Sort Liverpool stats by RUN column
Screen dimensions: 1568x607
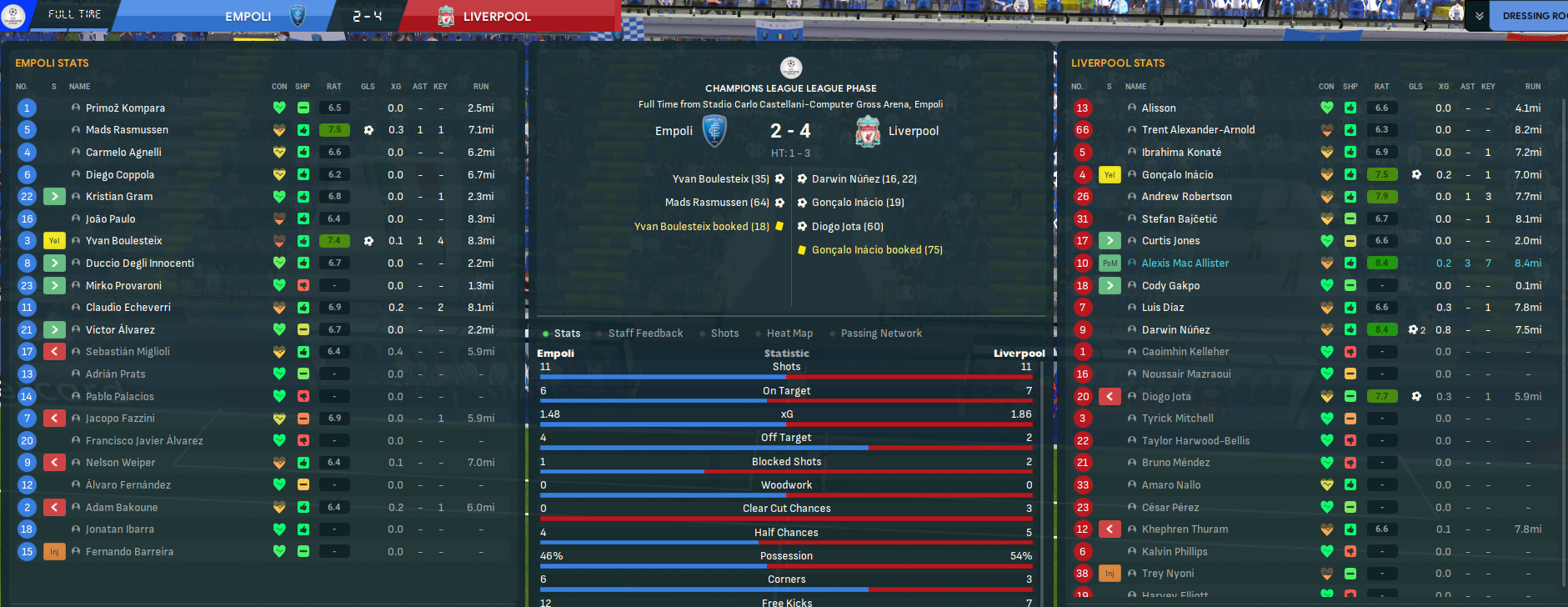click(1532, 87)
